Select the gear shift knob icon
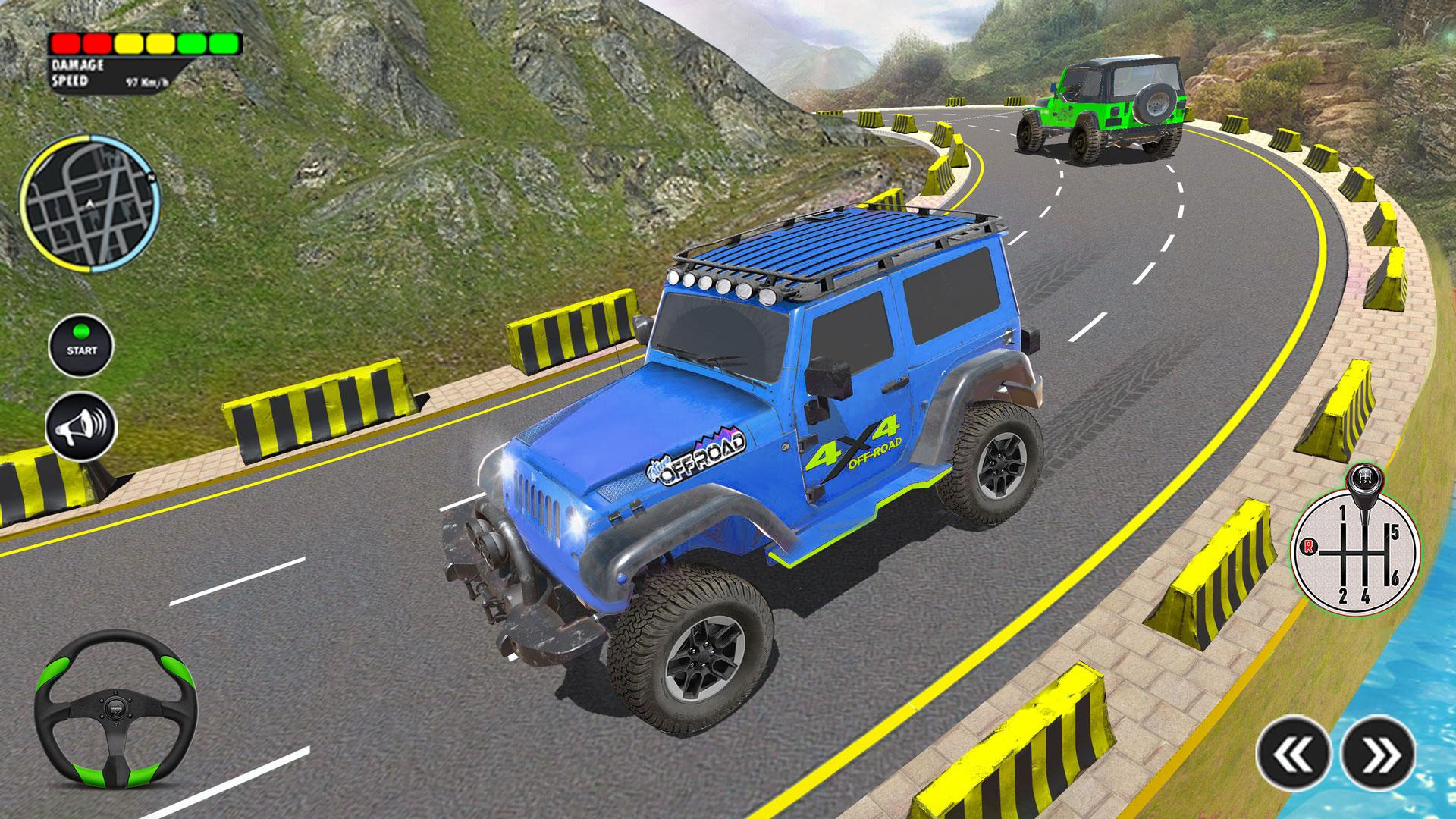 click(x=1363, y=478)
